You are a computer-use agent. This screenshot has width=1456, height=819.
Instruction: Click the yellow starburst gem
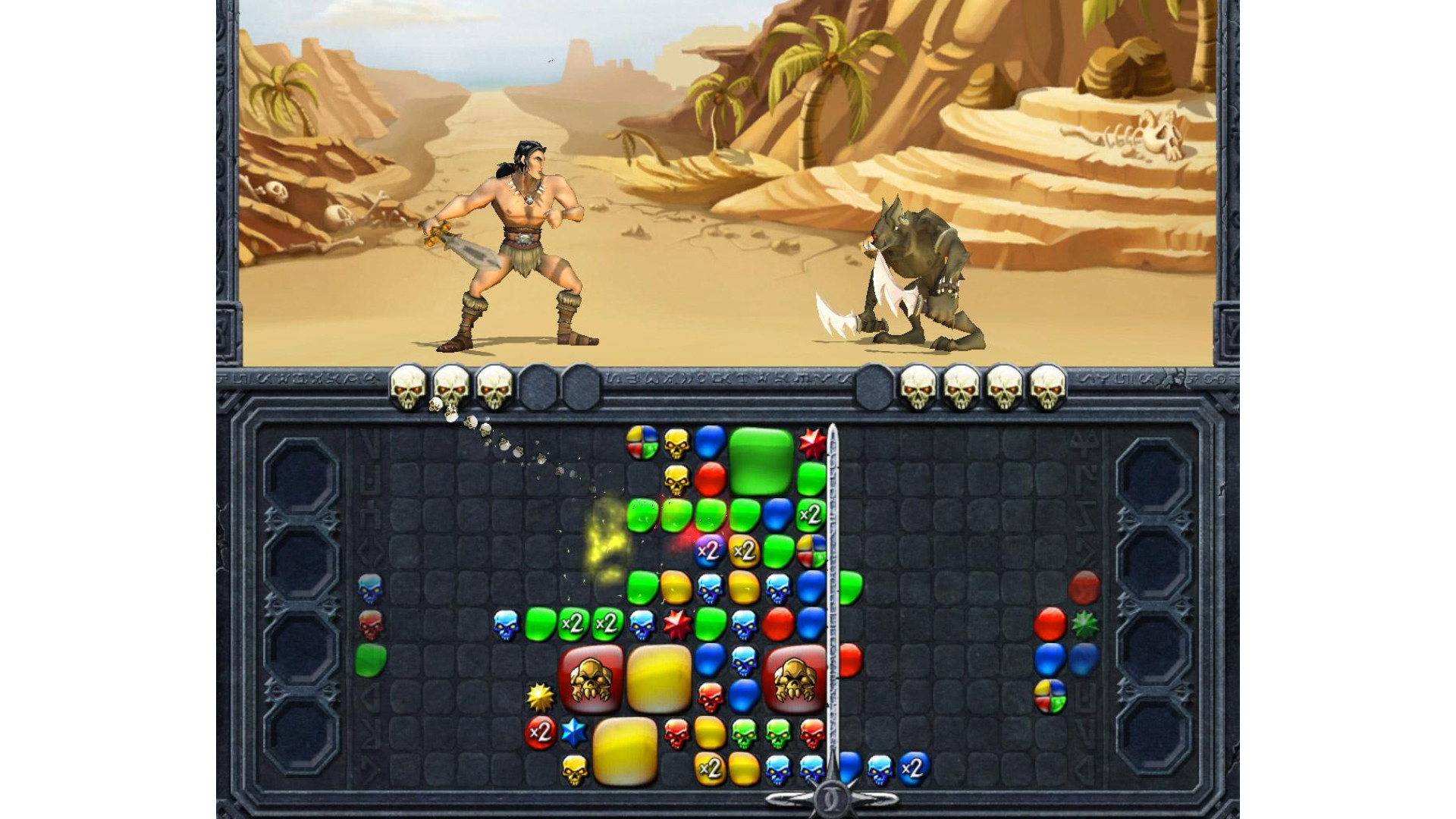click(540, 696)
